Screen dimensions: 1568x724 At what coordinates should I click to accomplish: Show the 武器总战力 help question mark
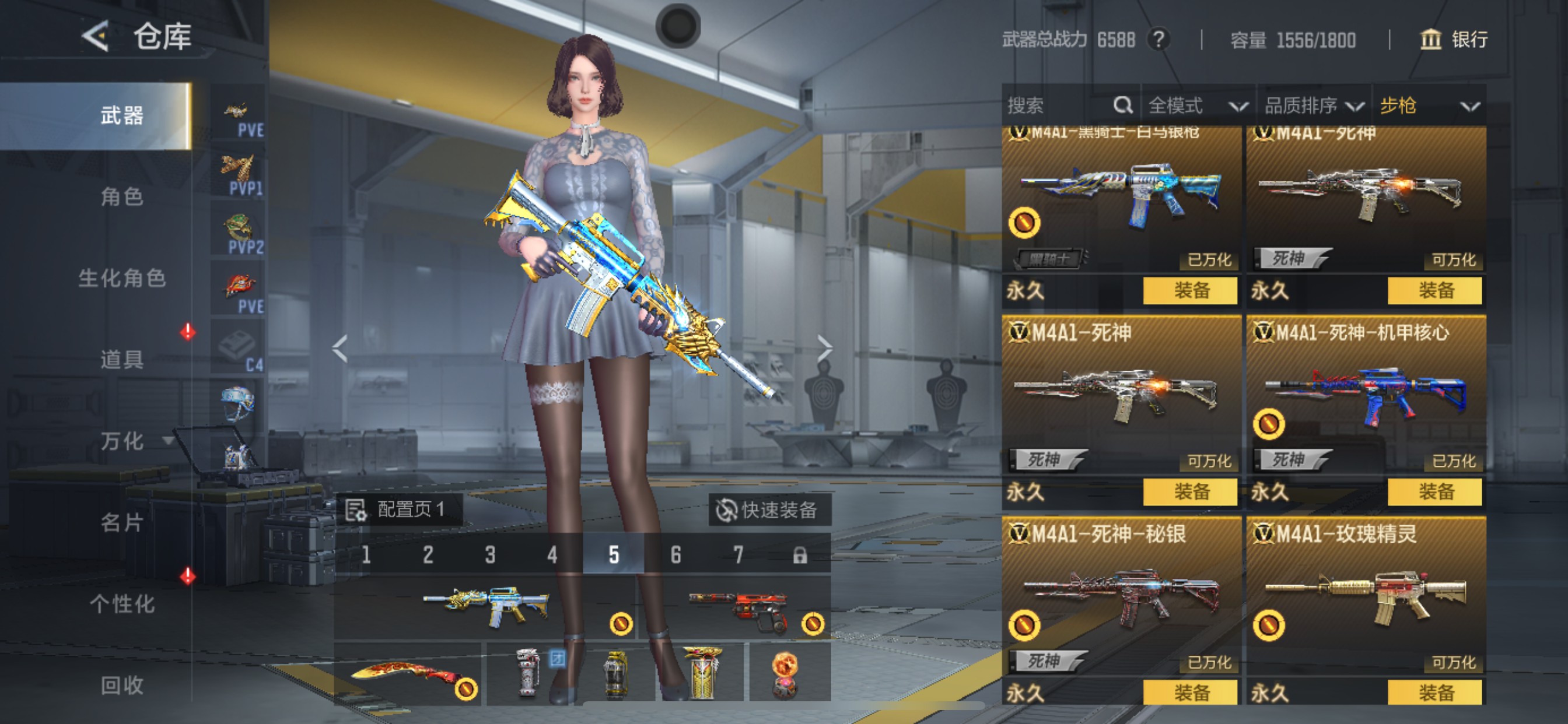1158,40
